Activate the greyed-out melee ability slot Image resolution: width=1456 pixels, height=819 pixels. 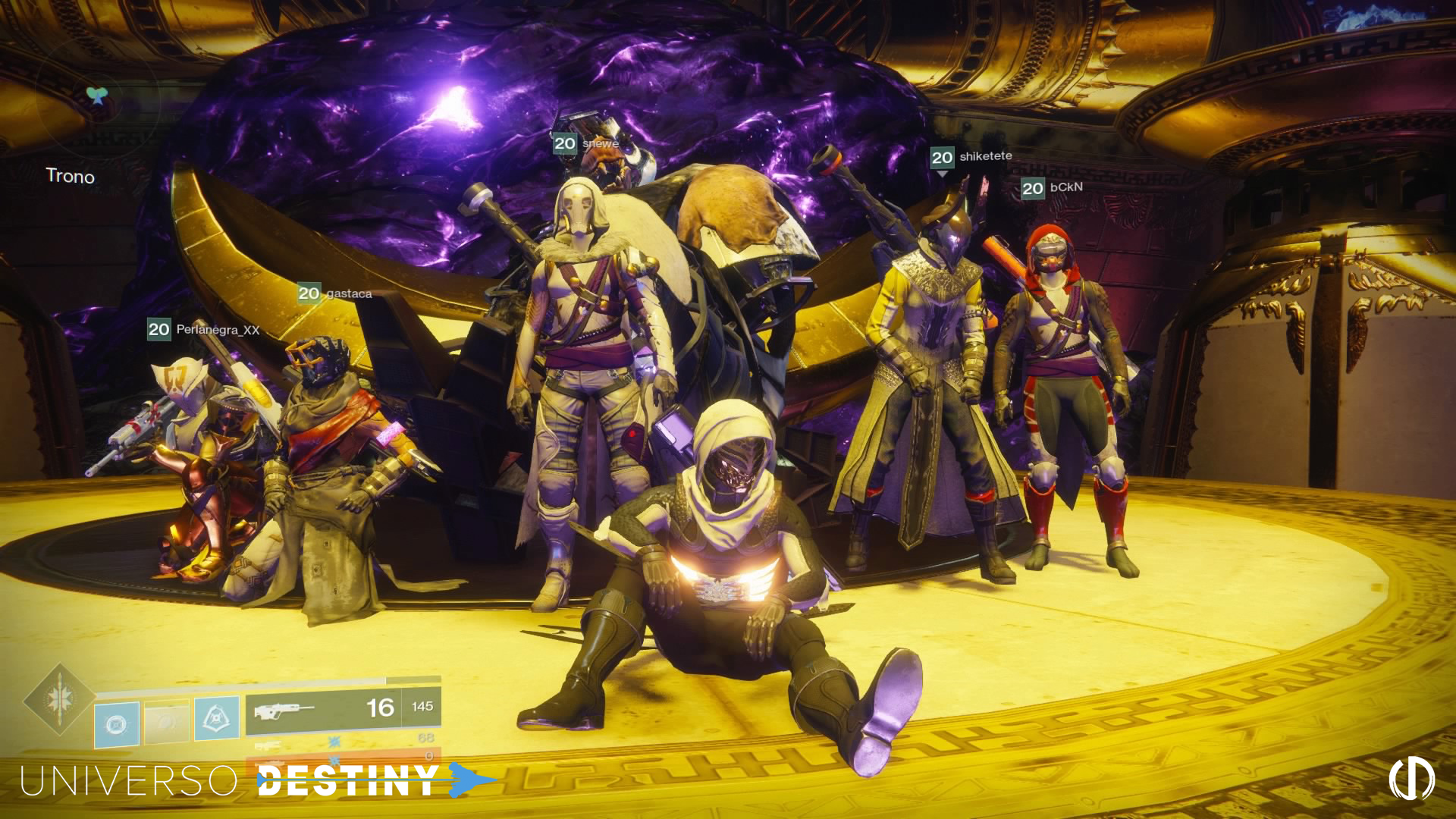pos(167,721)
